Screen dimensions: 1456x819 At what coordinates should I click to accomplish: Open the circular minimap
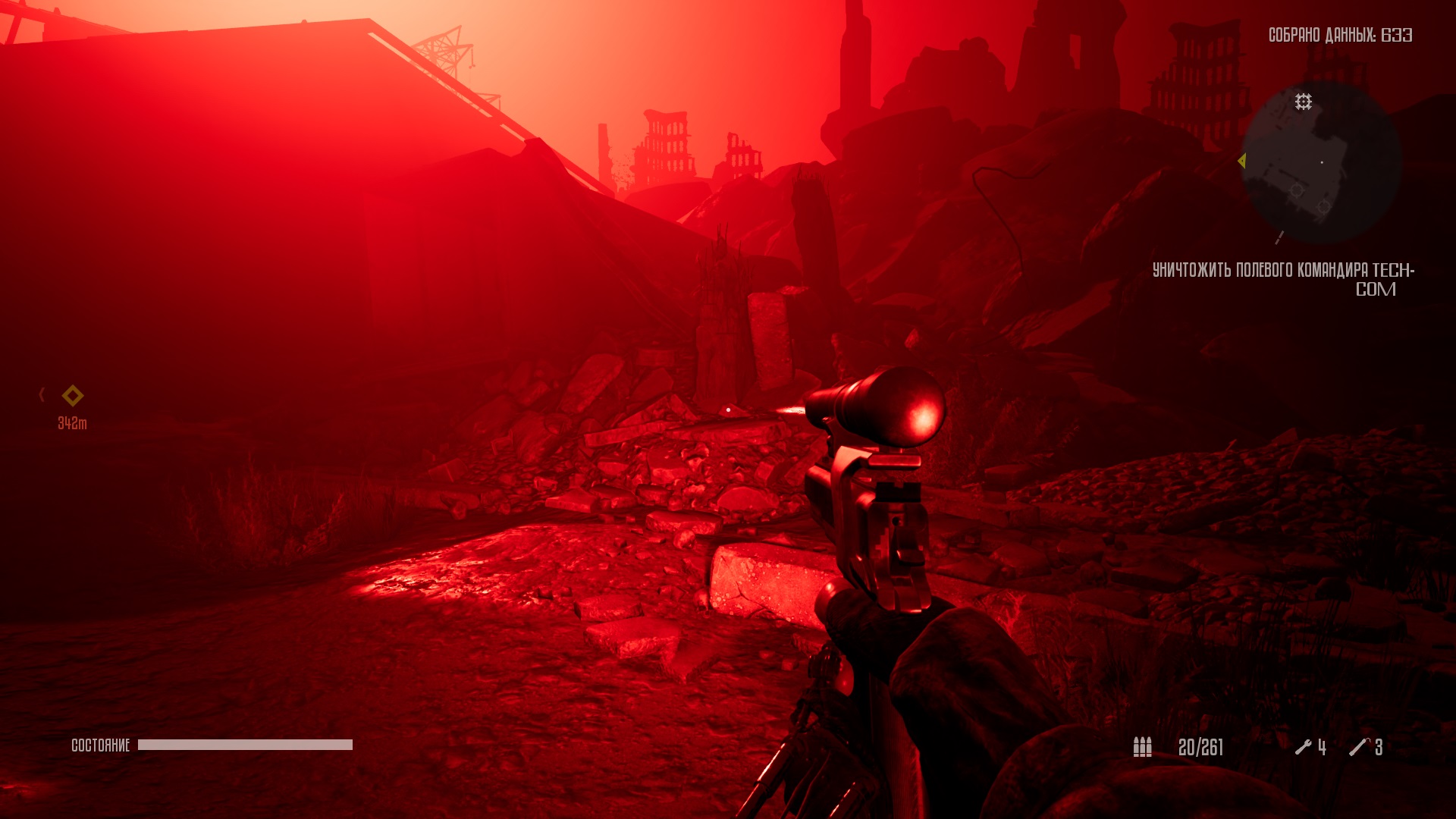(x=1321, y=162)
